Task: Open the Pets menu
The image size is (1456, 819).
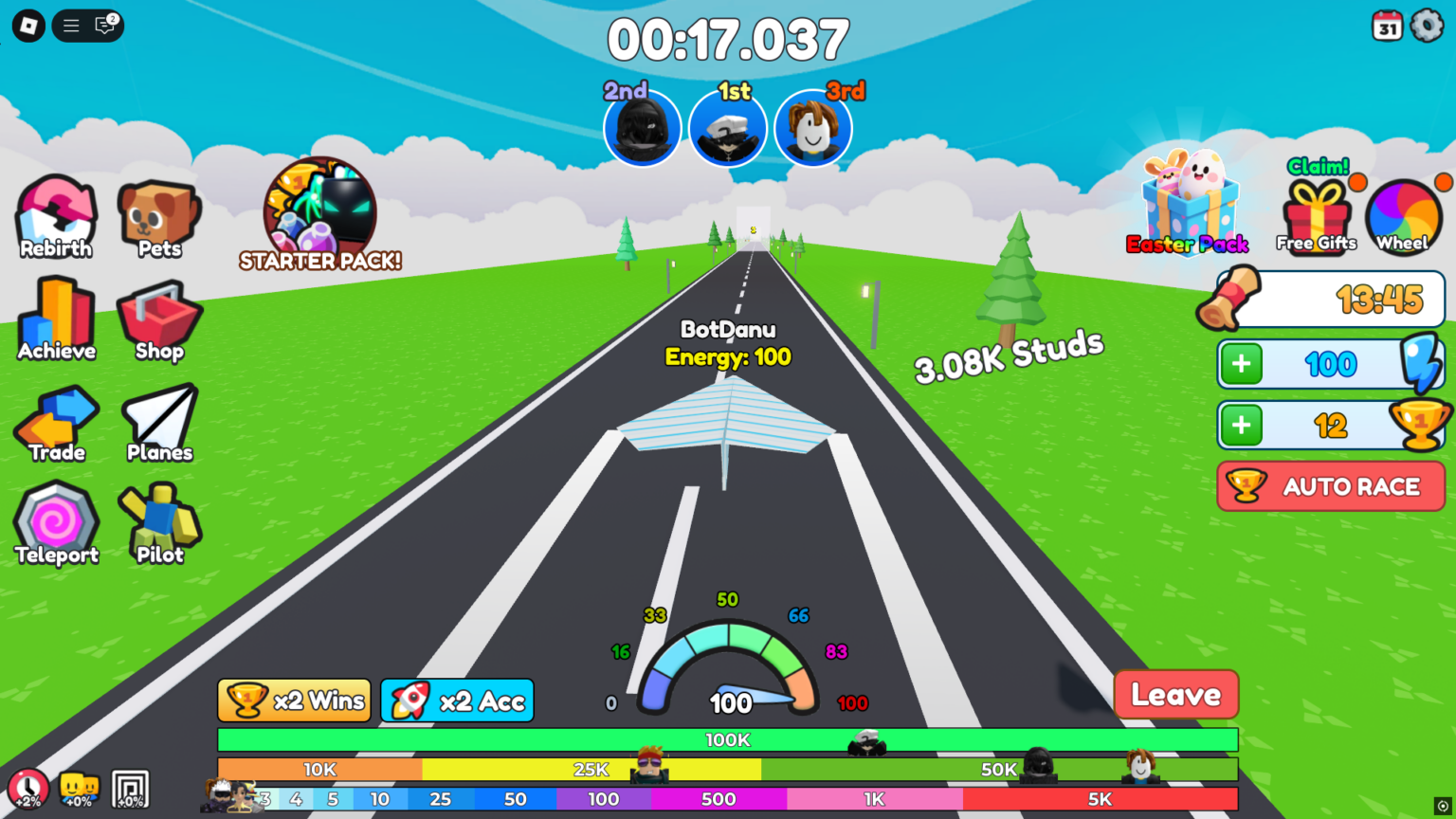Action: (x=158, y=218)
